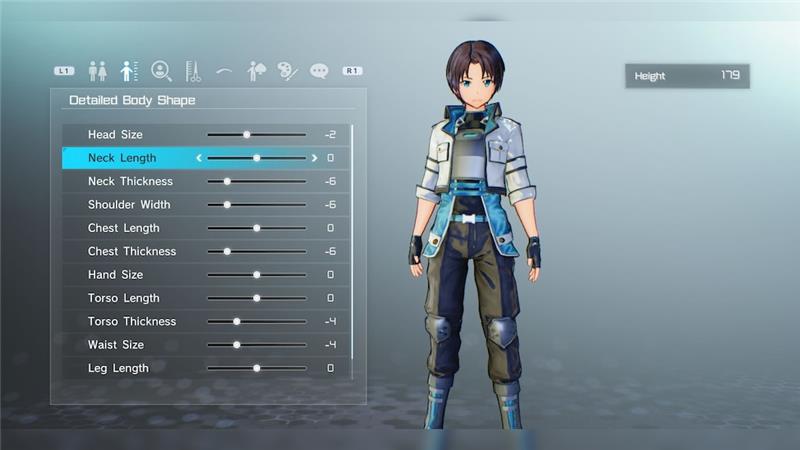Open the comb and scissors hair tab
Screen dimensions: 800x450
coord(192,71)
